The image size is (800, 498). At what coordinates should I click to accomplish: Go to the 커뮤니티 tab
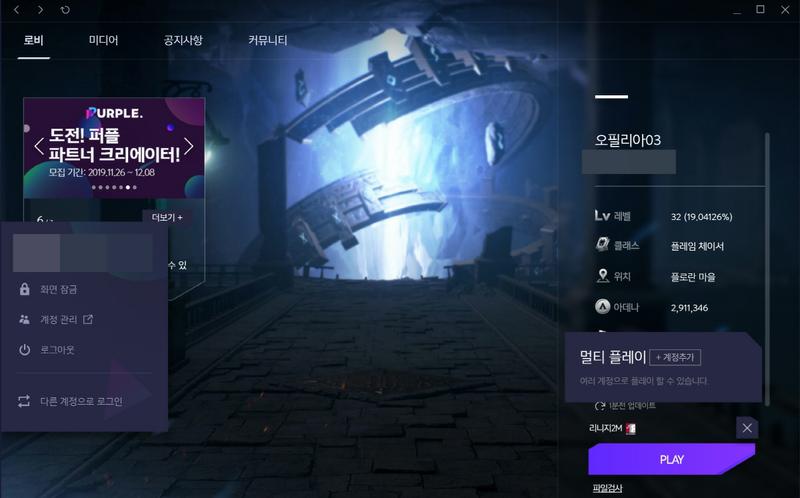point(267,41)
